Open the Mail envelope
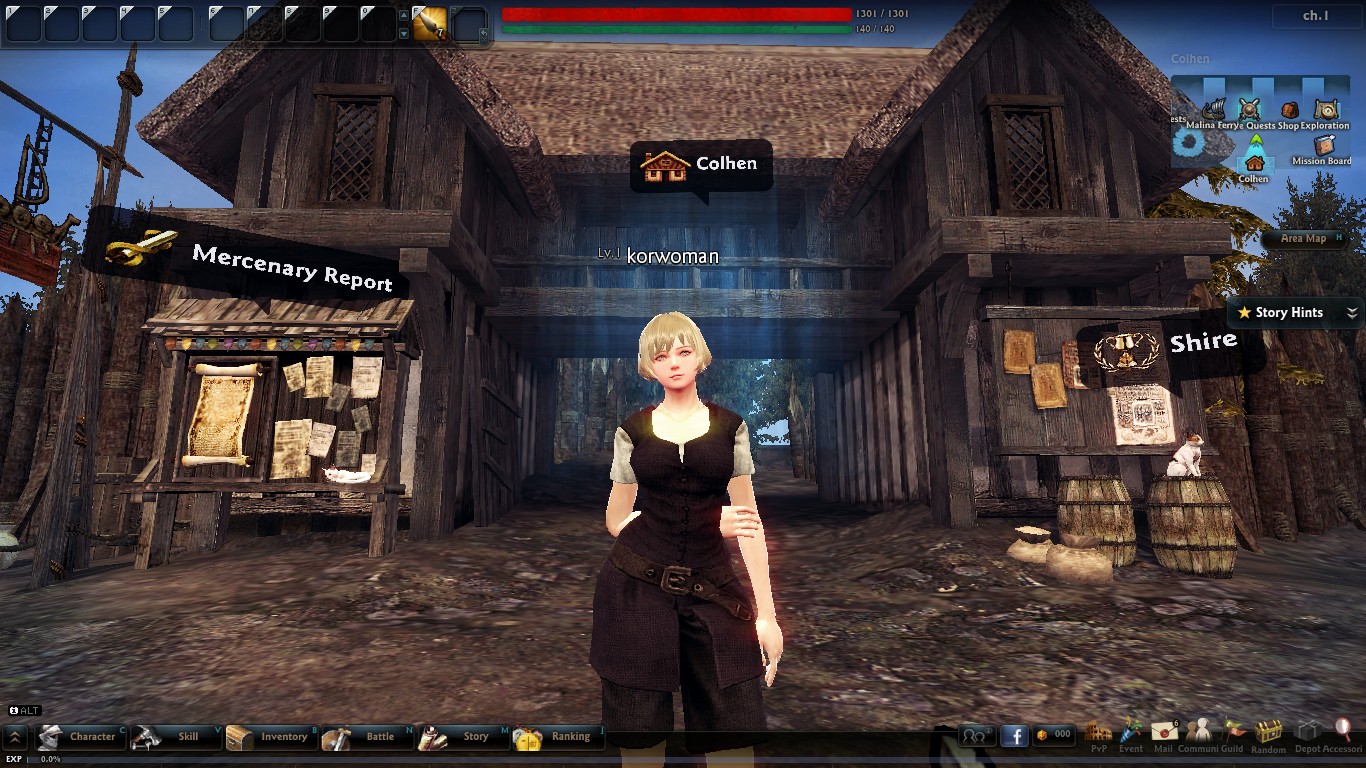This screenshot has height=768, width=1366. [x=1163, y=733]
